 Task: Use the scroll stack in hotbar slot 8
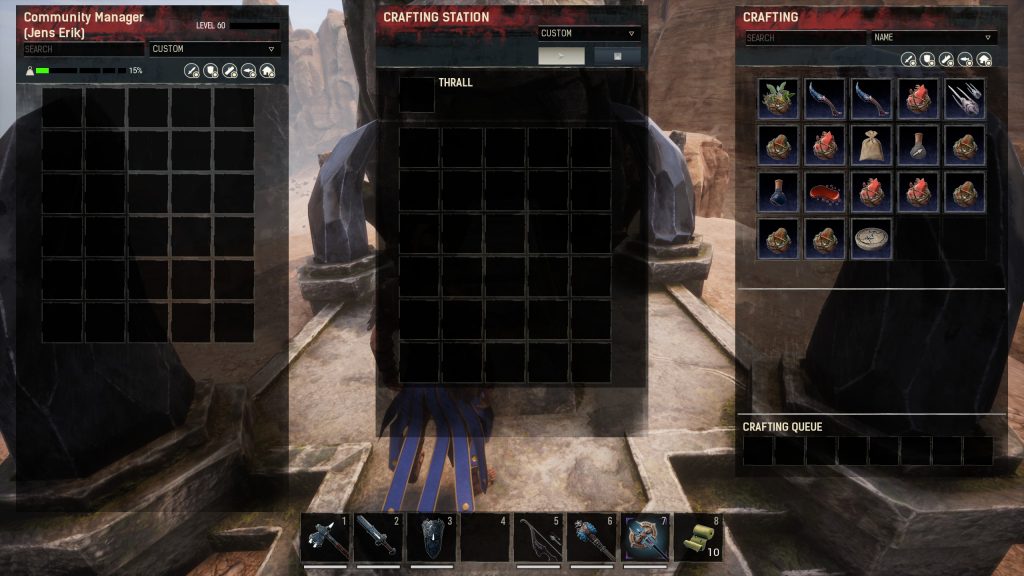pyautogui.click(x=697, y=539)
